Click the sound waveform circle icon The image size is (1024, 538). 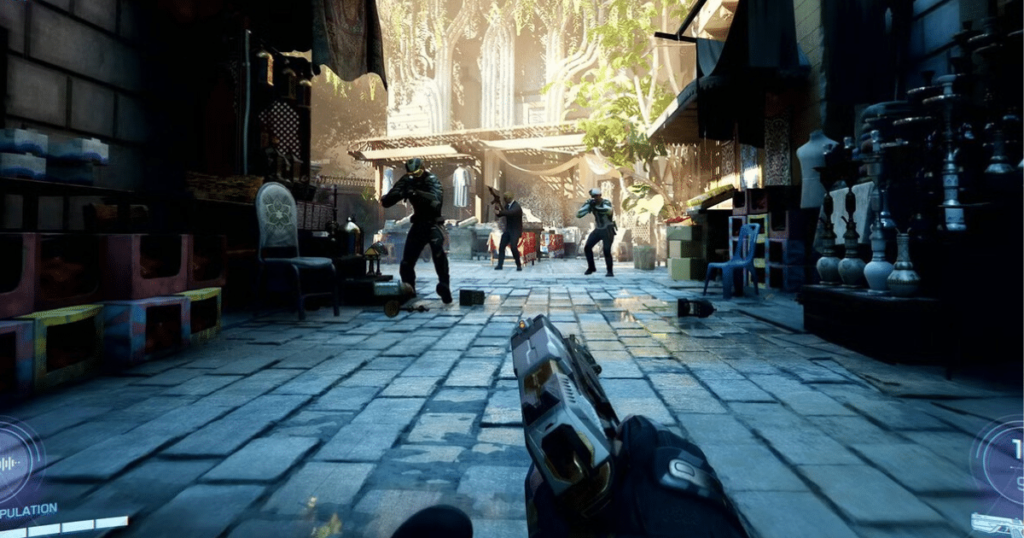(x=13, y=462)
